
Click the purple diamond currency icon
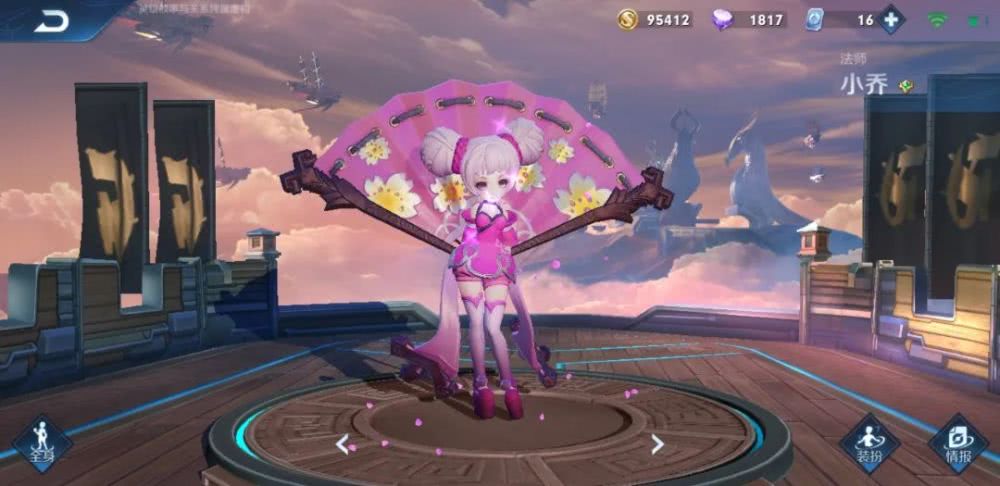(x=722, y=19)
